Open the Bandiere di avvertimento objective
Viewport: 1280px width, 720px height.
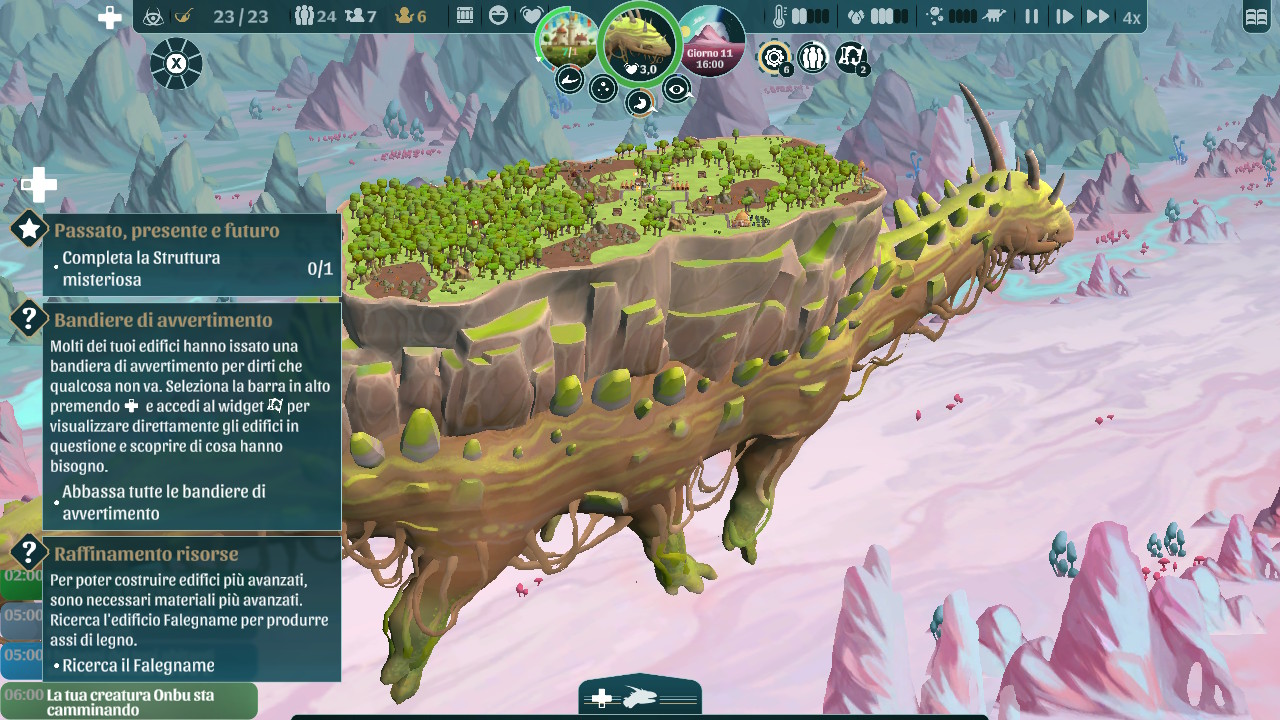point(162,320)
